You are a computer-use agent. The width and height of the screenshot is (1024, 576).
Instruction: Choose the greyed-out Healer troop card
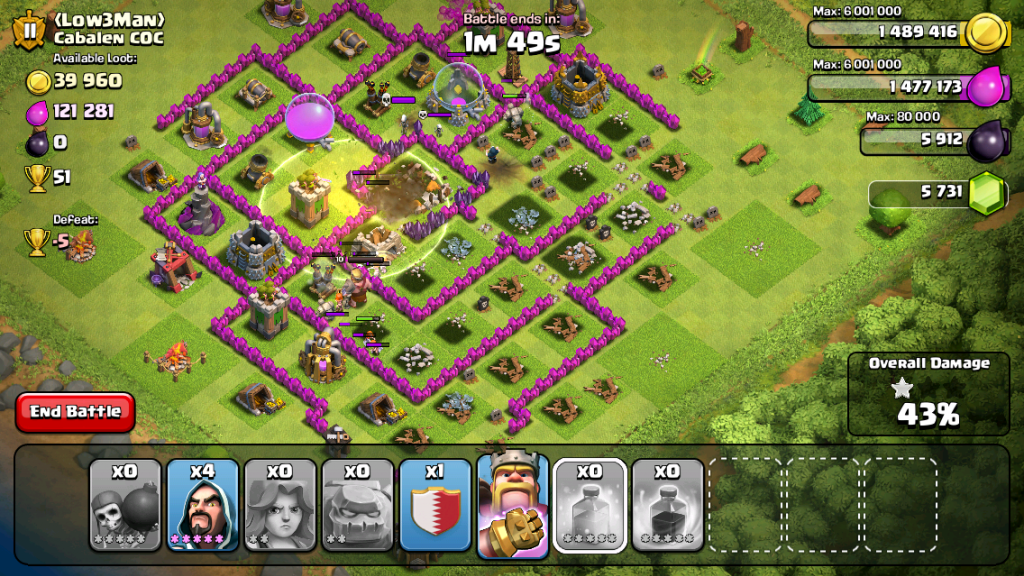[x=280, y=504]
